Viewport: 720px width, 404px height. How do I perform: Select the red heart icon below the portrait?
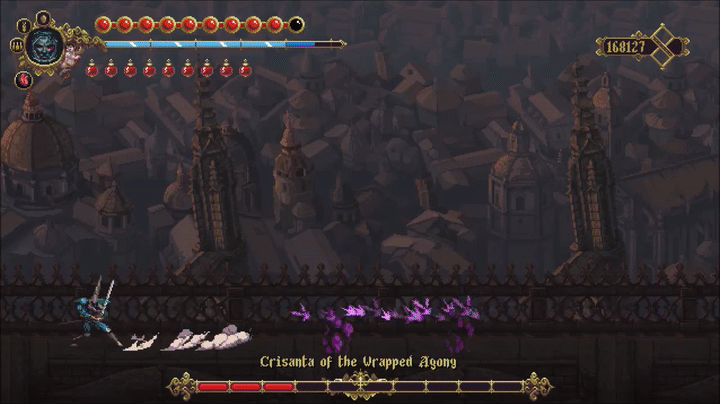(22, 79)
